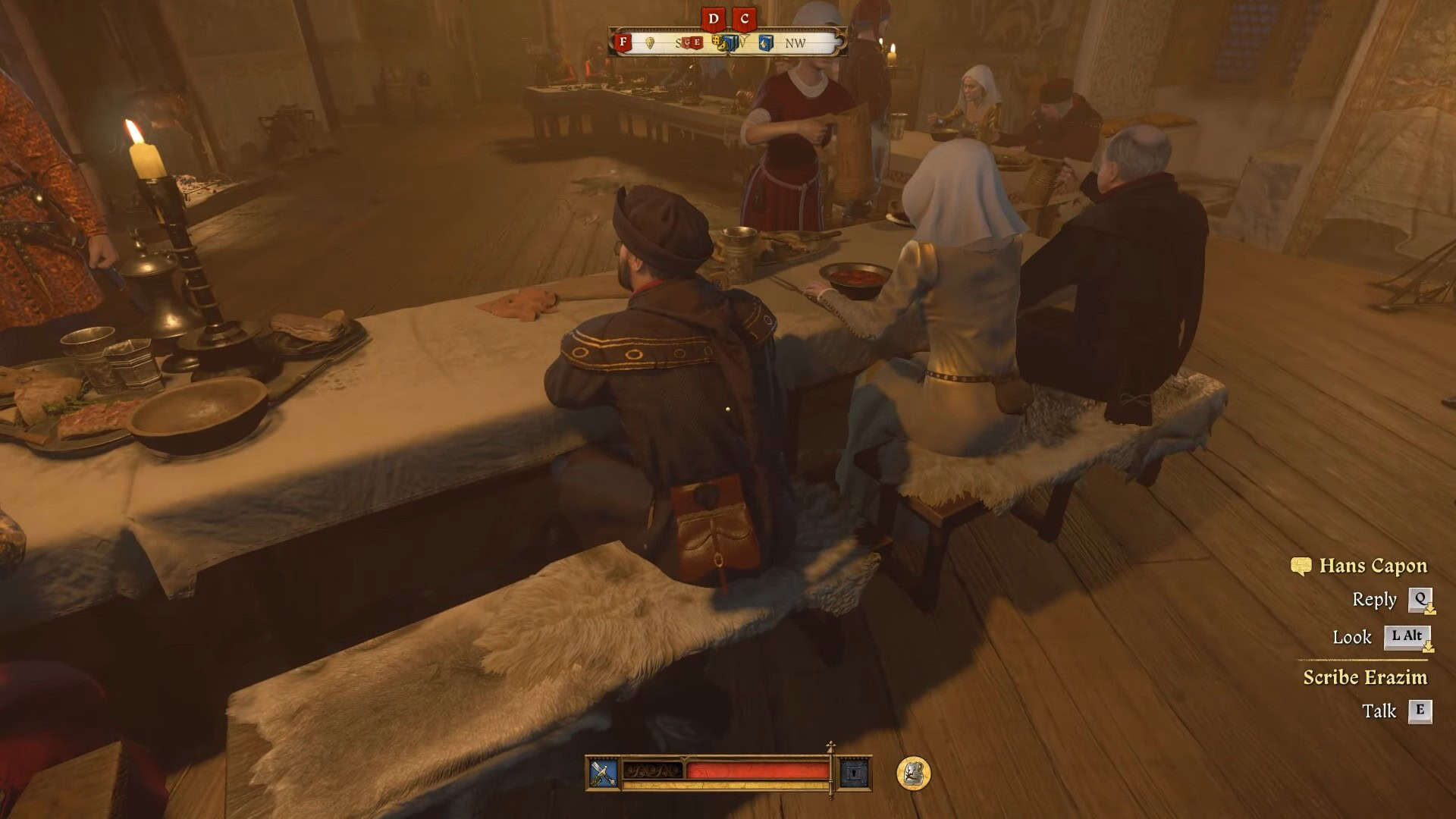Select the yellow dice marker on compass
The height and width of the screenshot is (819, 1456).
(x=719, y=42)
